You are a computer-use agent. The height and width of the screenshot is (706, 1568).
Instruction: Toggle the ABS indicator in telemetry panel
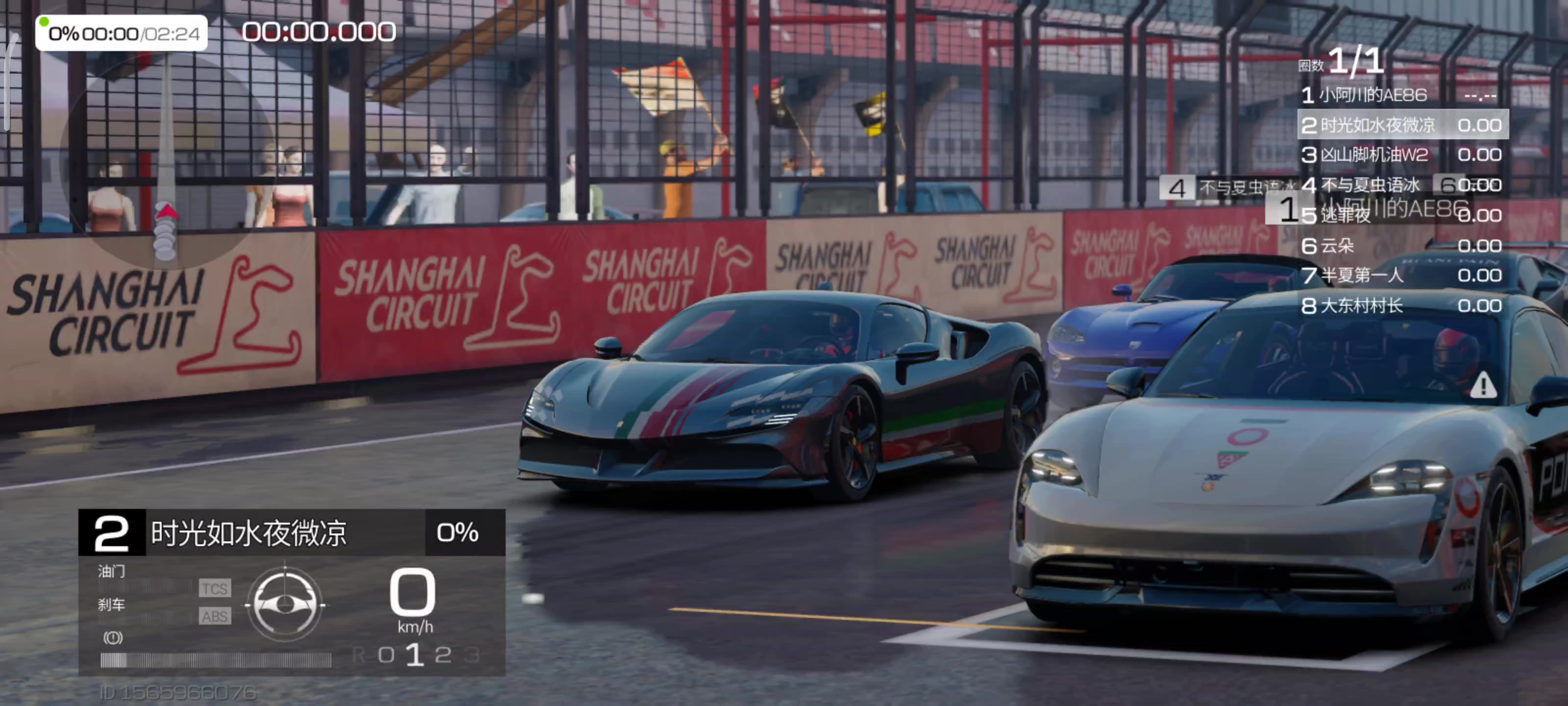[x=215, y=616]
